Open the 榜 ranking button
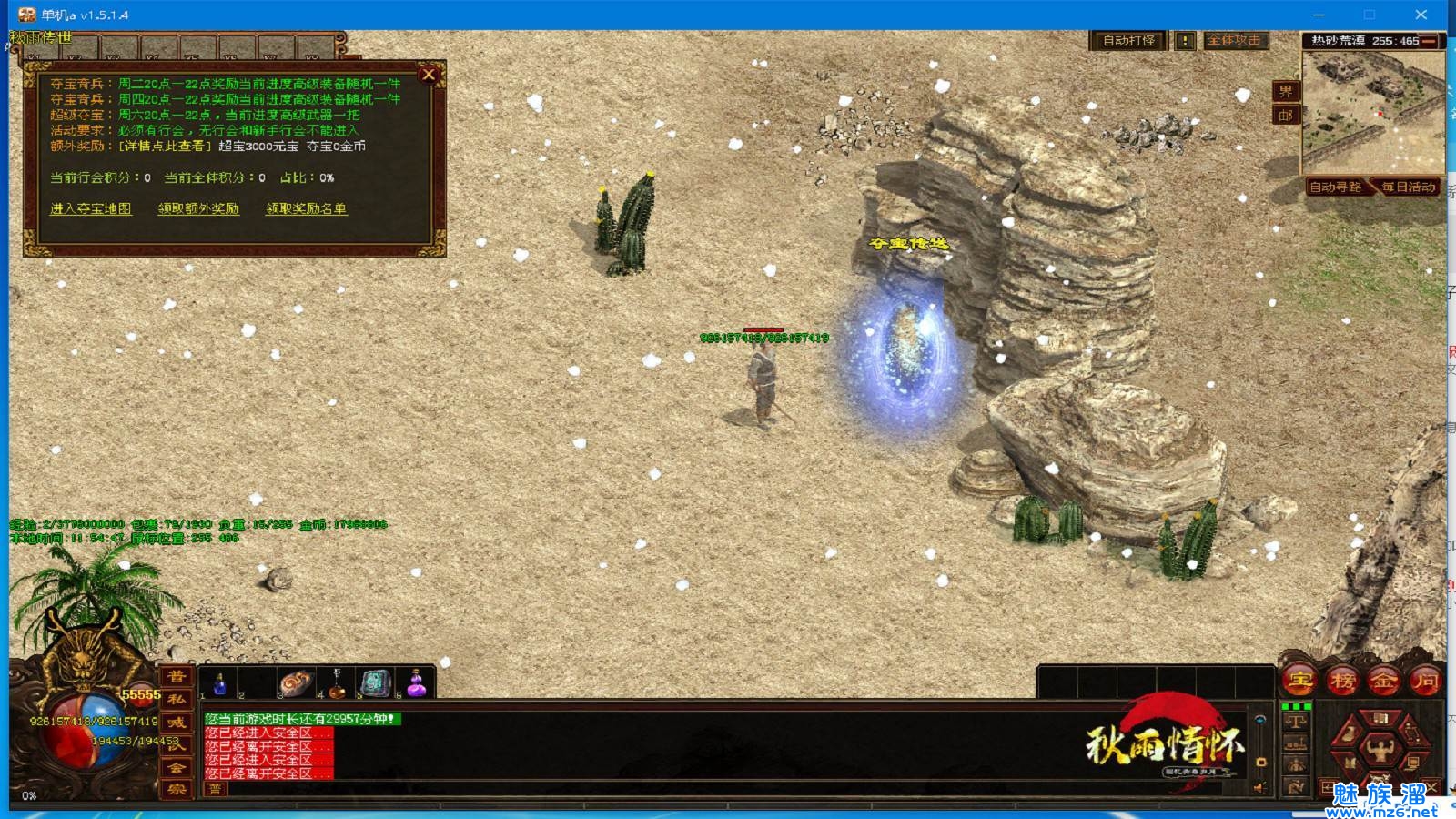Viewport: 1456px width, 819px height. 1342,680
